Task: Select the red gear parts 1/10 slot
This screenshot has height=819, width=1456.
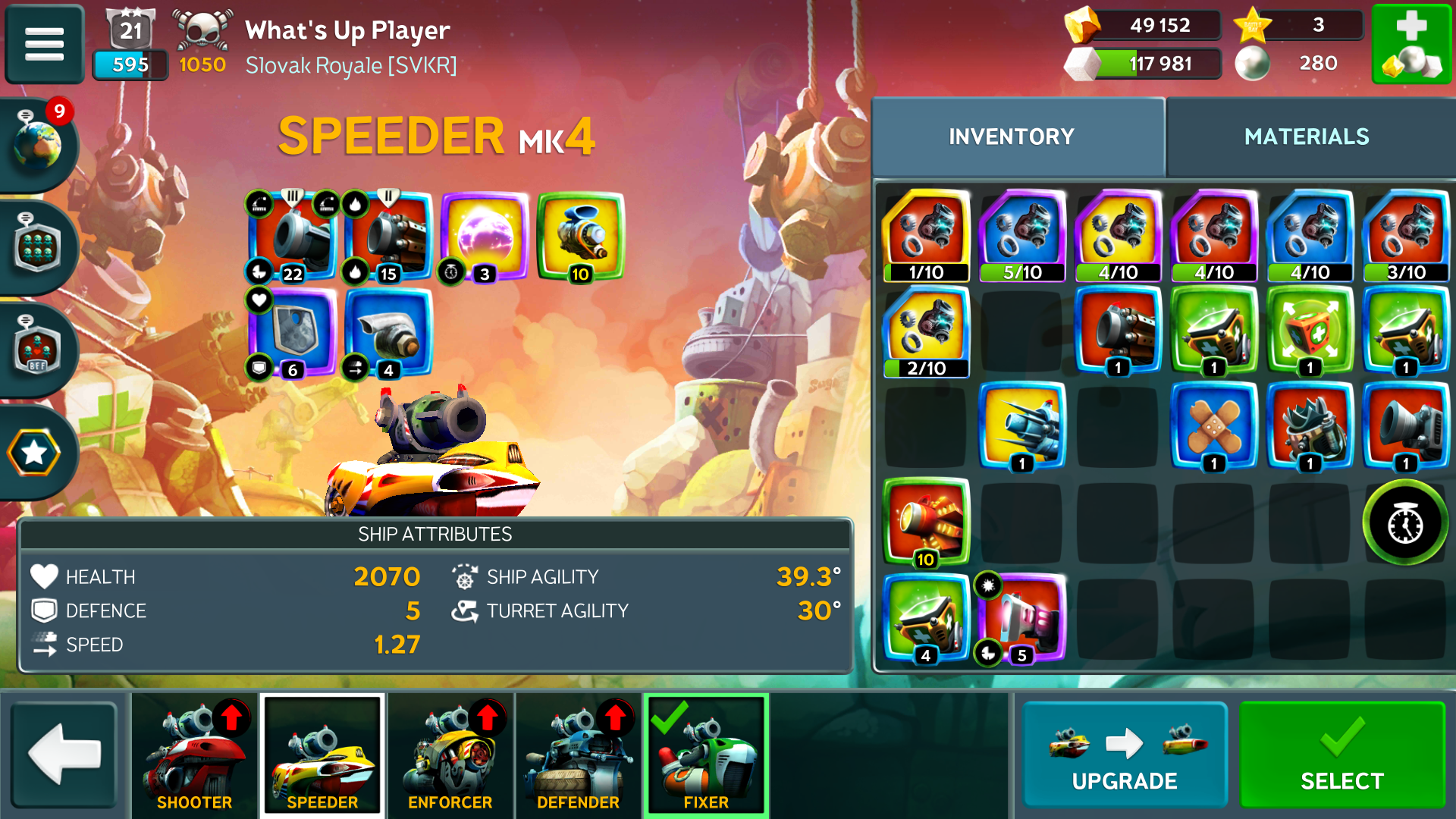Action: coord(926,237)
